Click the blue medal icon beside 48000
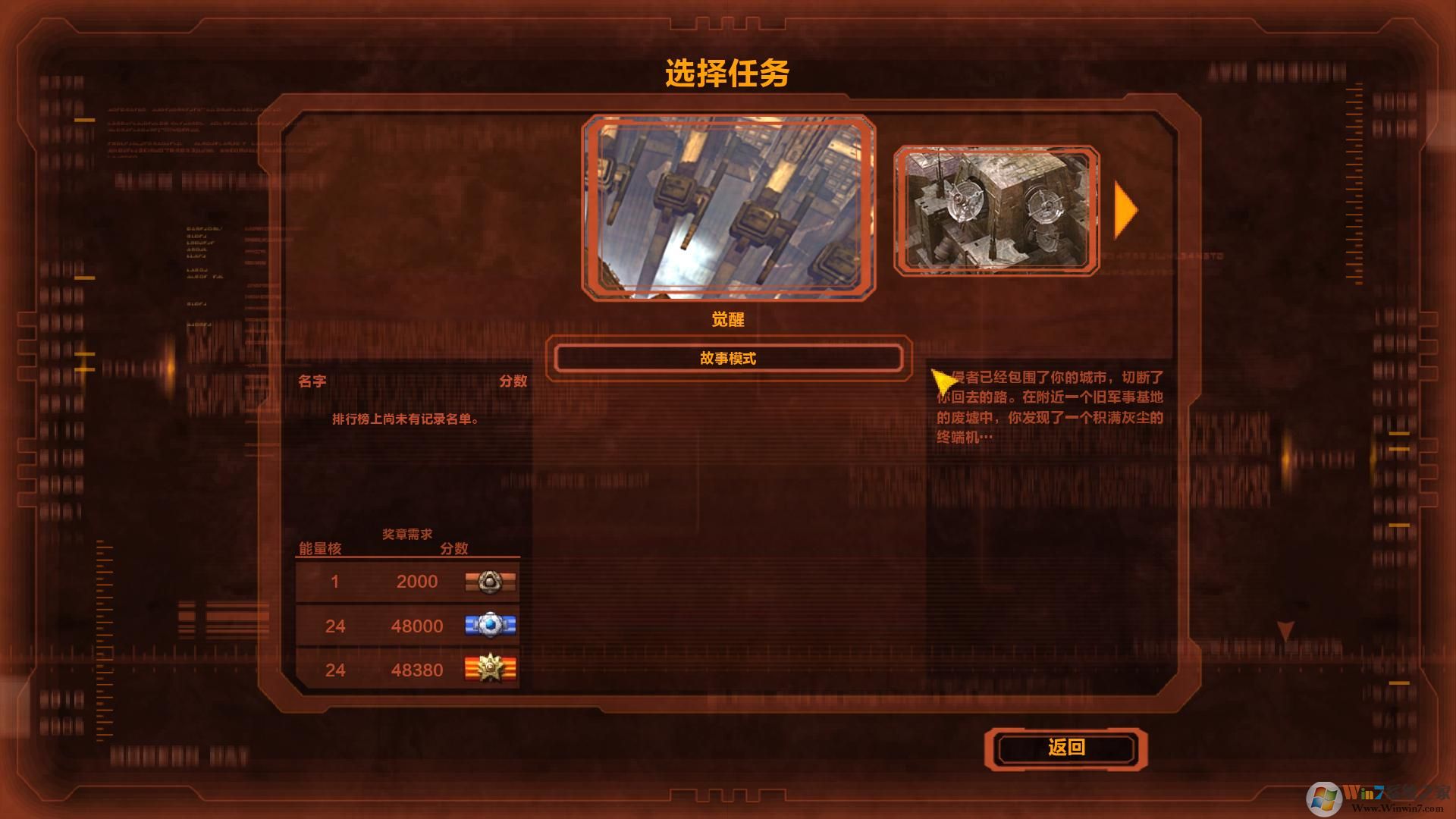 coord(491,626)
